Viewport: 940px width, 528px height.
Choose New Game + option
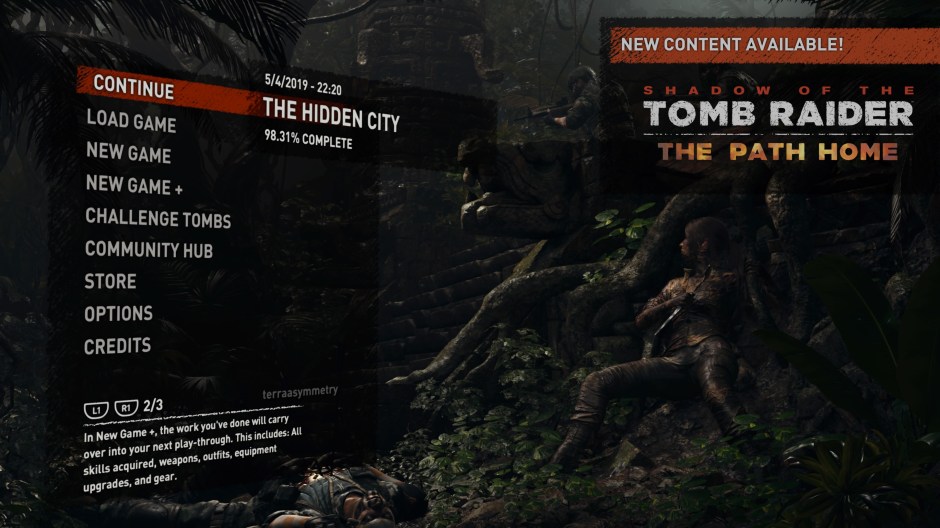click(134, 185)
